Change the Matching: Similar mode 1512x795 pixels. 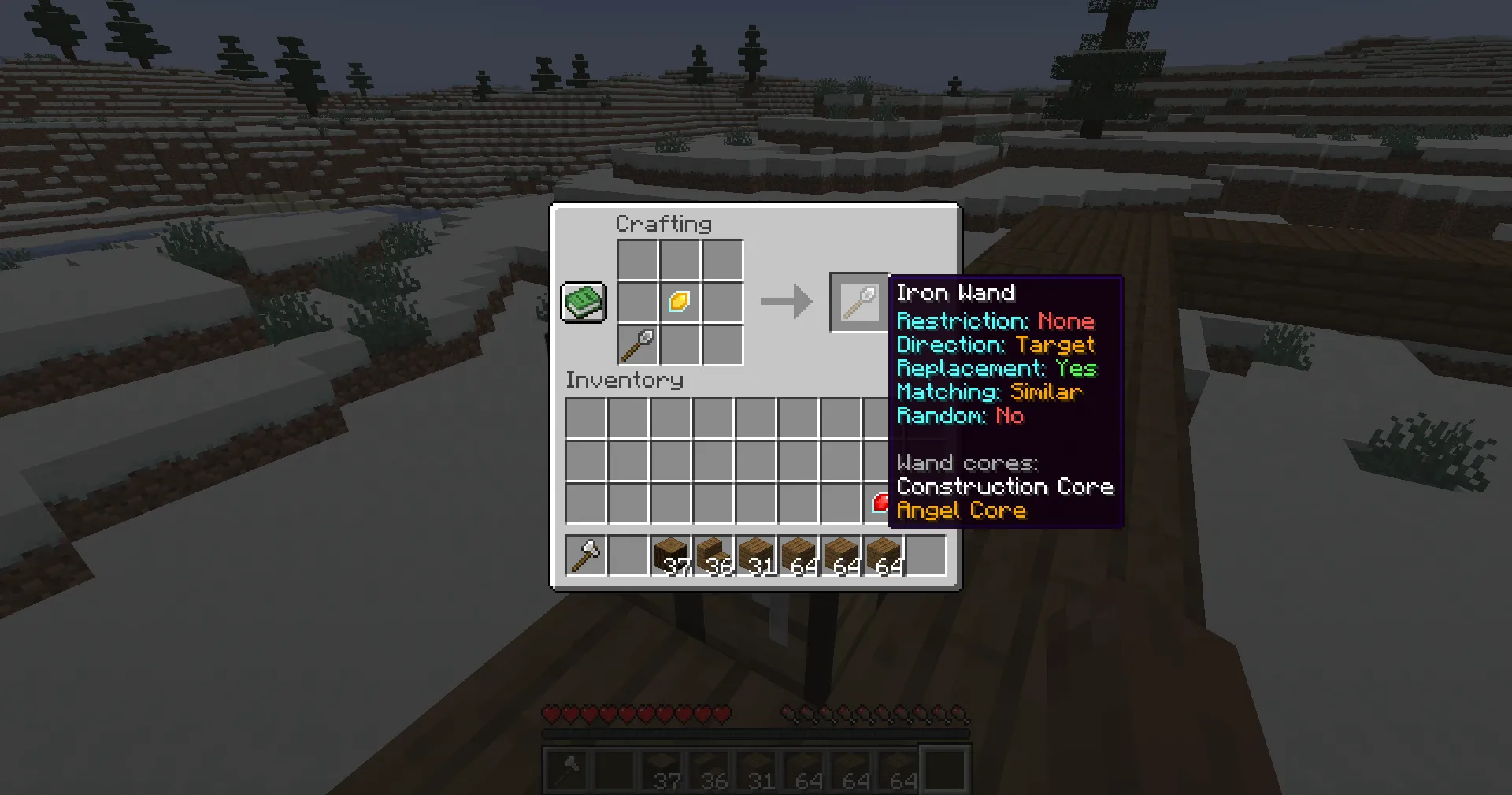(x=989, y=392)
